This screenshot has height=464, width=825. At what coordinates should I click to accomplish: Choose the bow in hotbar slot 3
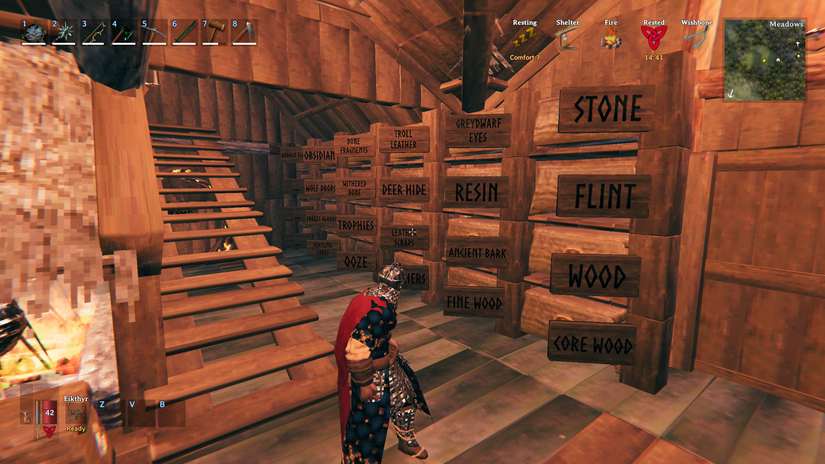(94, 33)
